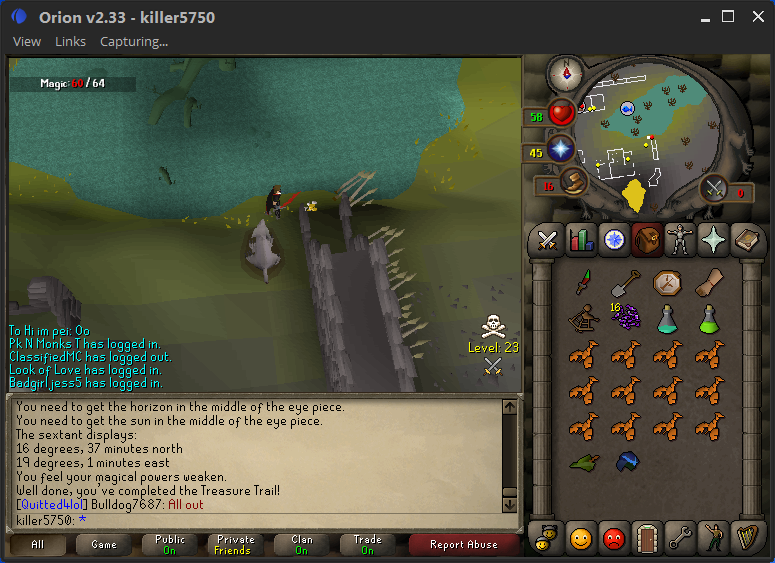Screen dimensions: 775x563
Task: Open the Combat Options tab
Action: pos(547,240)
